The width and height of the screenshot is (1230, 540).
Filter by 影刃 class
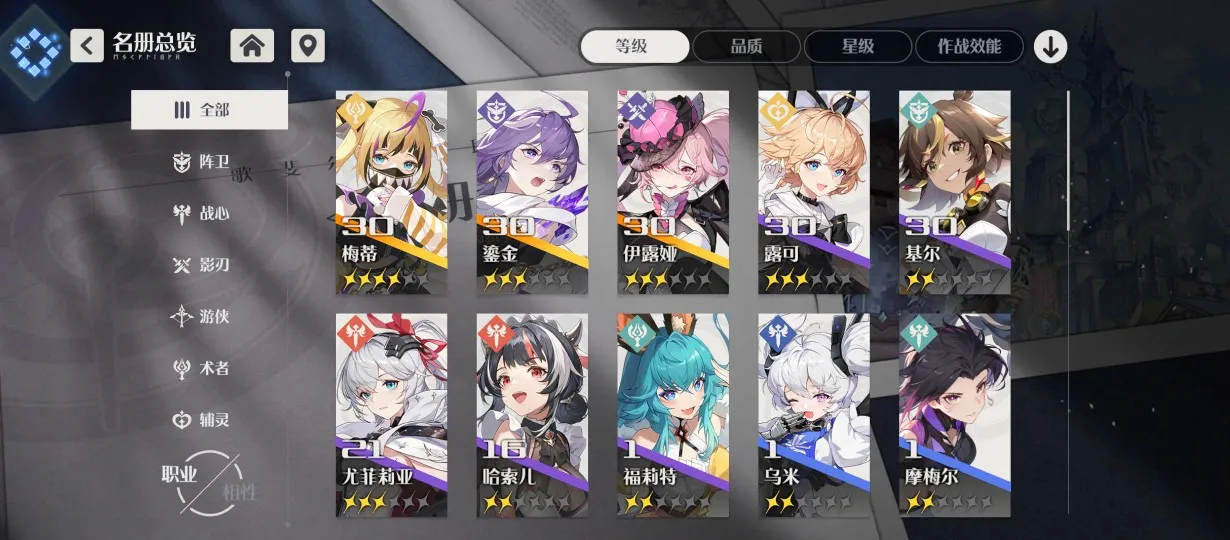click(202, 265)
